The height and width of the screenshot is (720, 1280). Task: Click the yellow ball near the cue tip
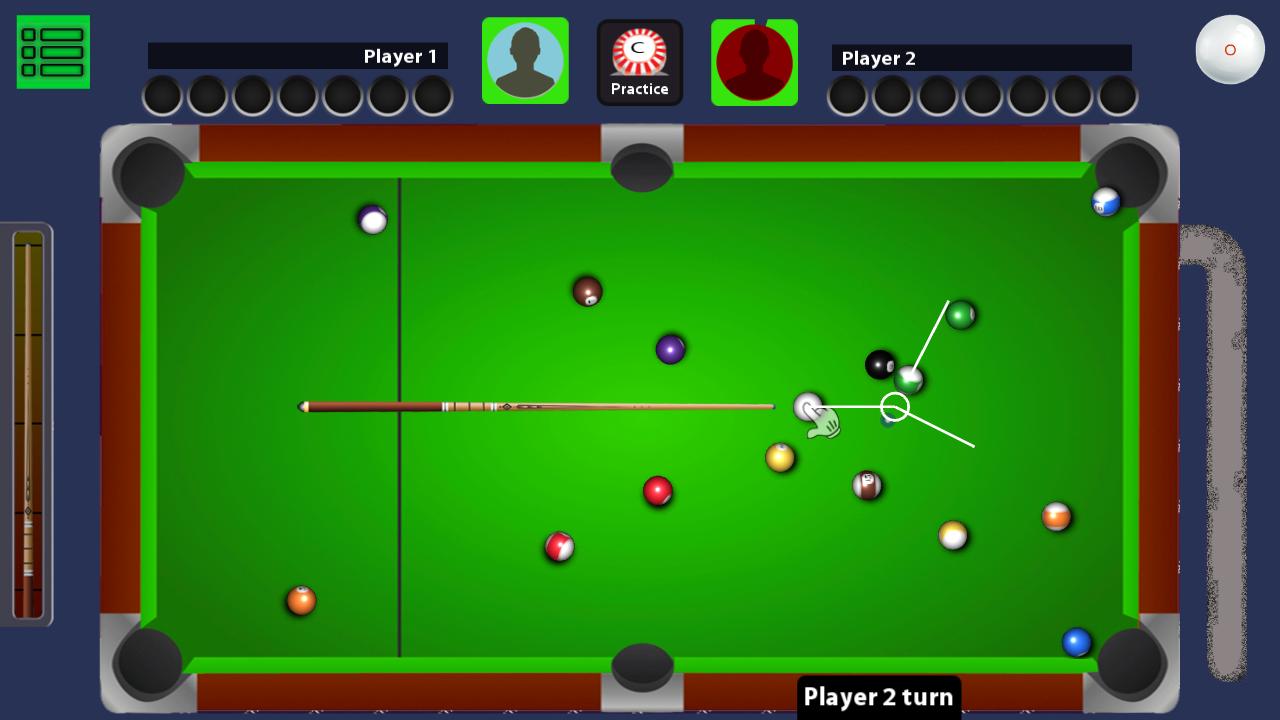[x=779, y=457]
